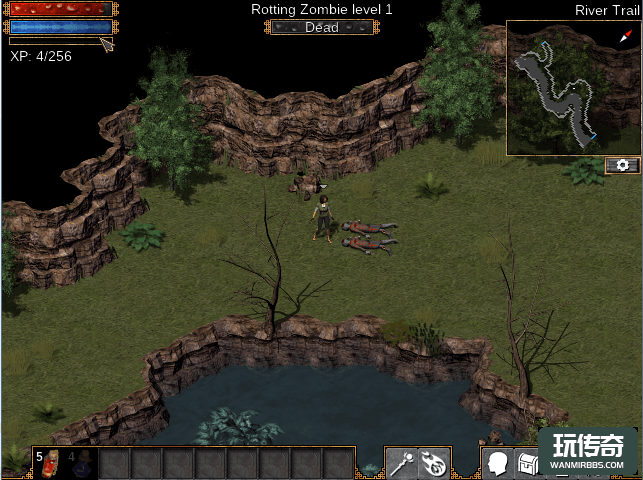Select the staff weapon attack icon
Viewport: 643px width, 480px height.
402,463
